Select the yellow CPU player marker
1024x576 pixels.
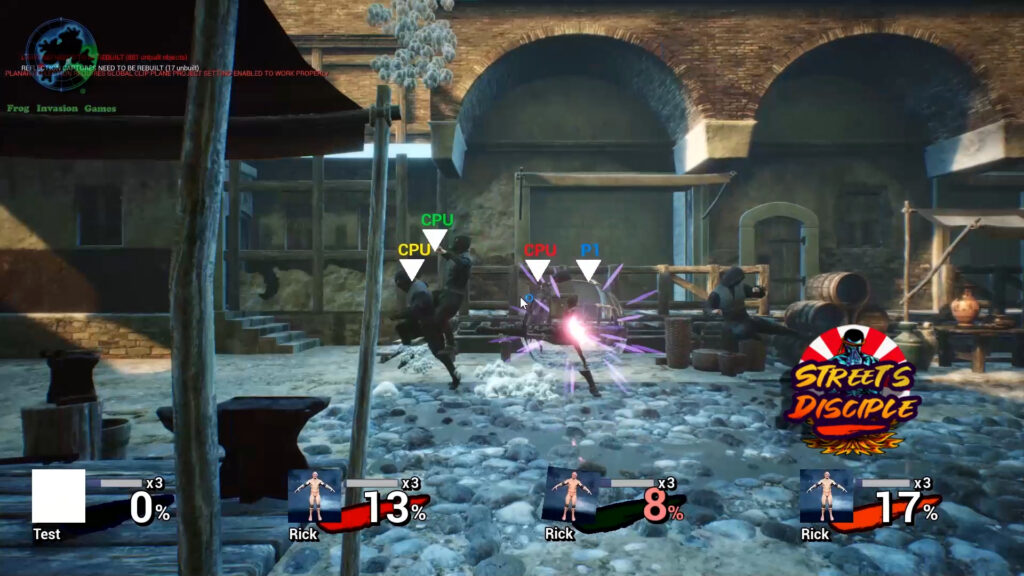(x=413, y=261)
